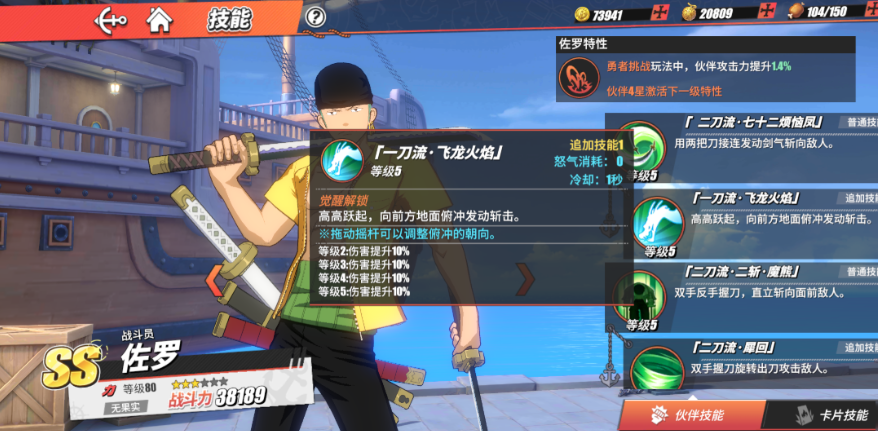Return to the home screen via house icon

click(x=158, y=18)
